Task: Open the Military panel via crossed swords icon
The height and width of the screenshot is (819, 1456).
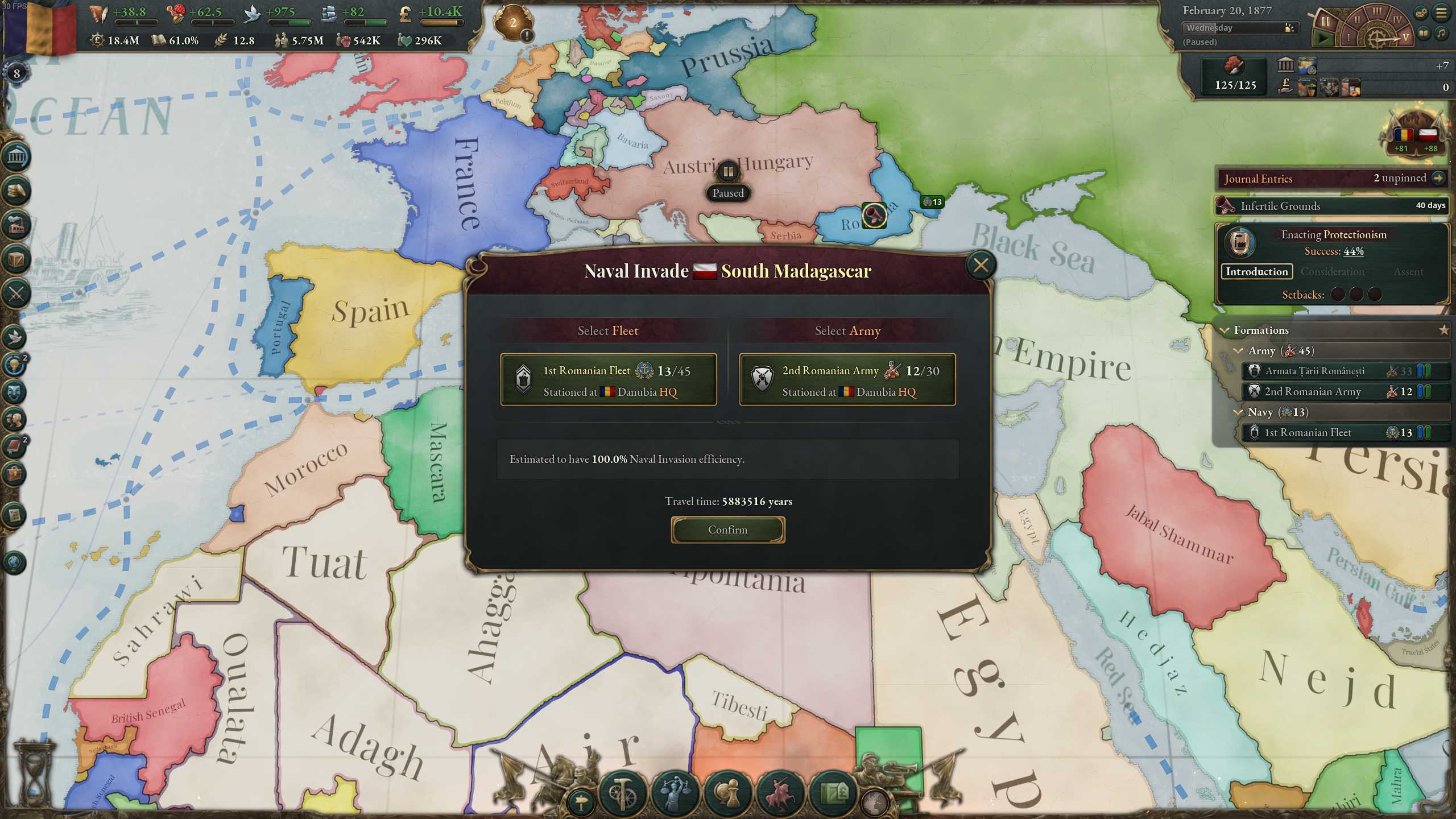Action: 16,292
